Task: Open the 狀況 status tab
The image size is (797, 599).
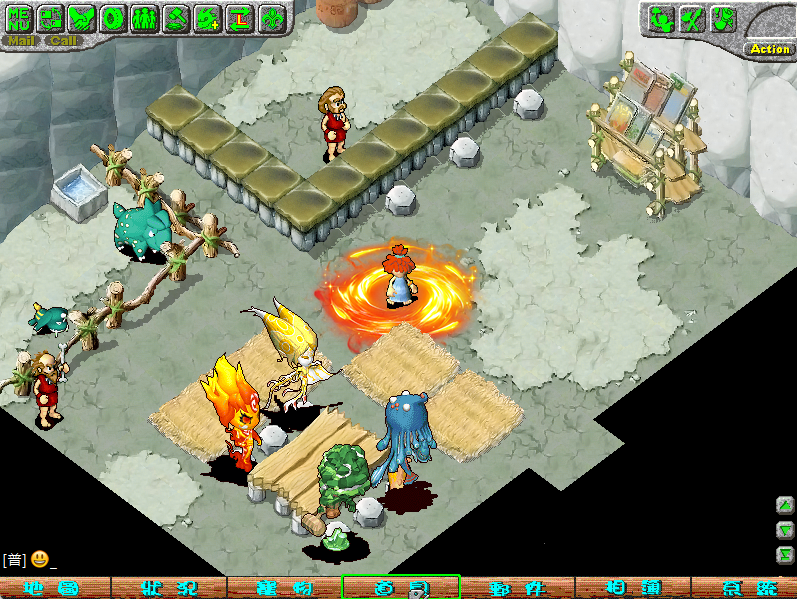Action: (x=167, y=588)
